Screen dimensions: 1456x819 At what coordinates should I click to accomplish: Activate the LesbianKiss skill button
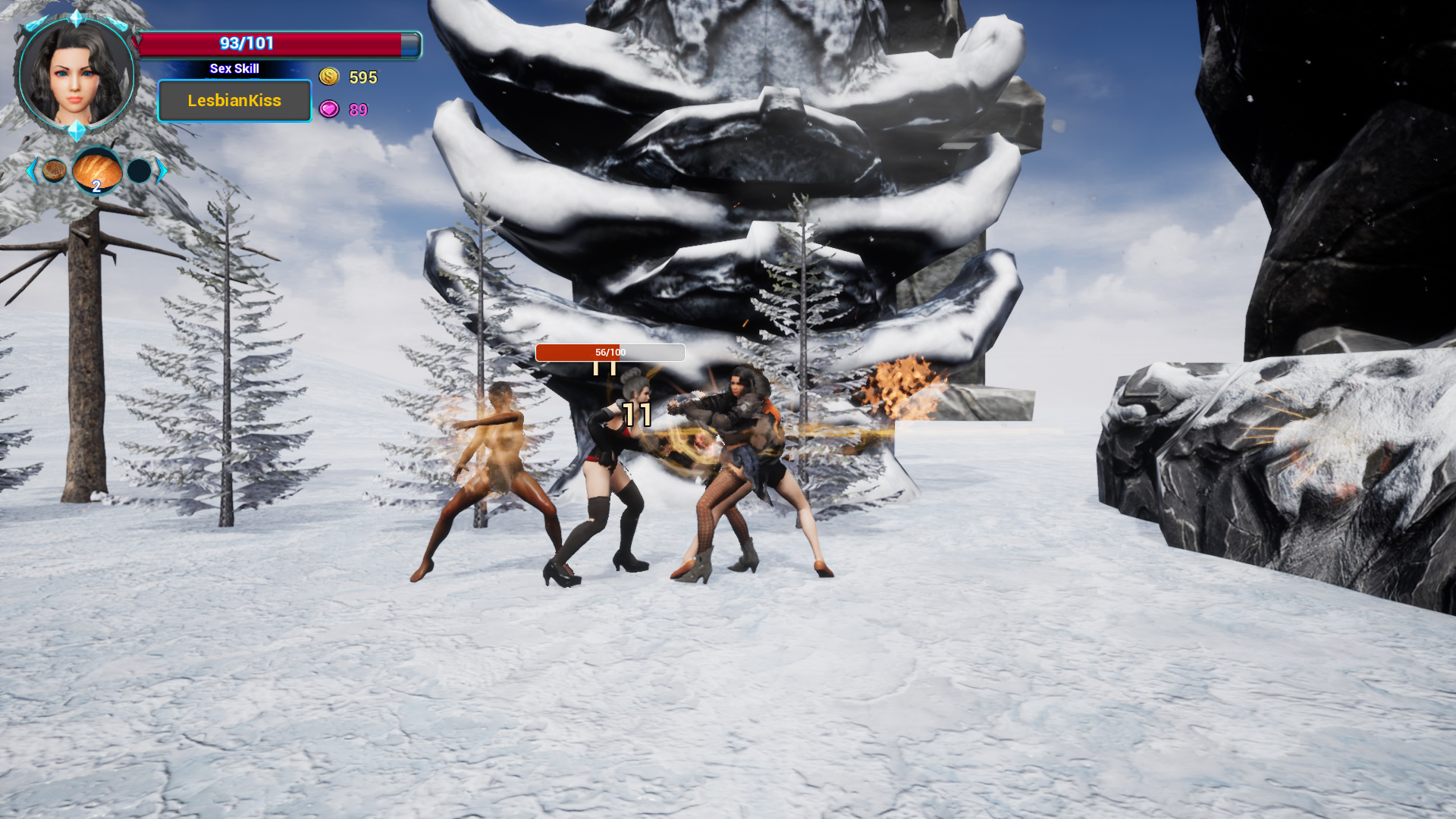(x=234, y=100)
